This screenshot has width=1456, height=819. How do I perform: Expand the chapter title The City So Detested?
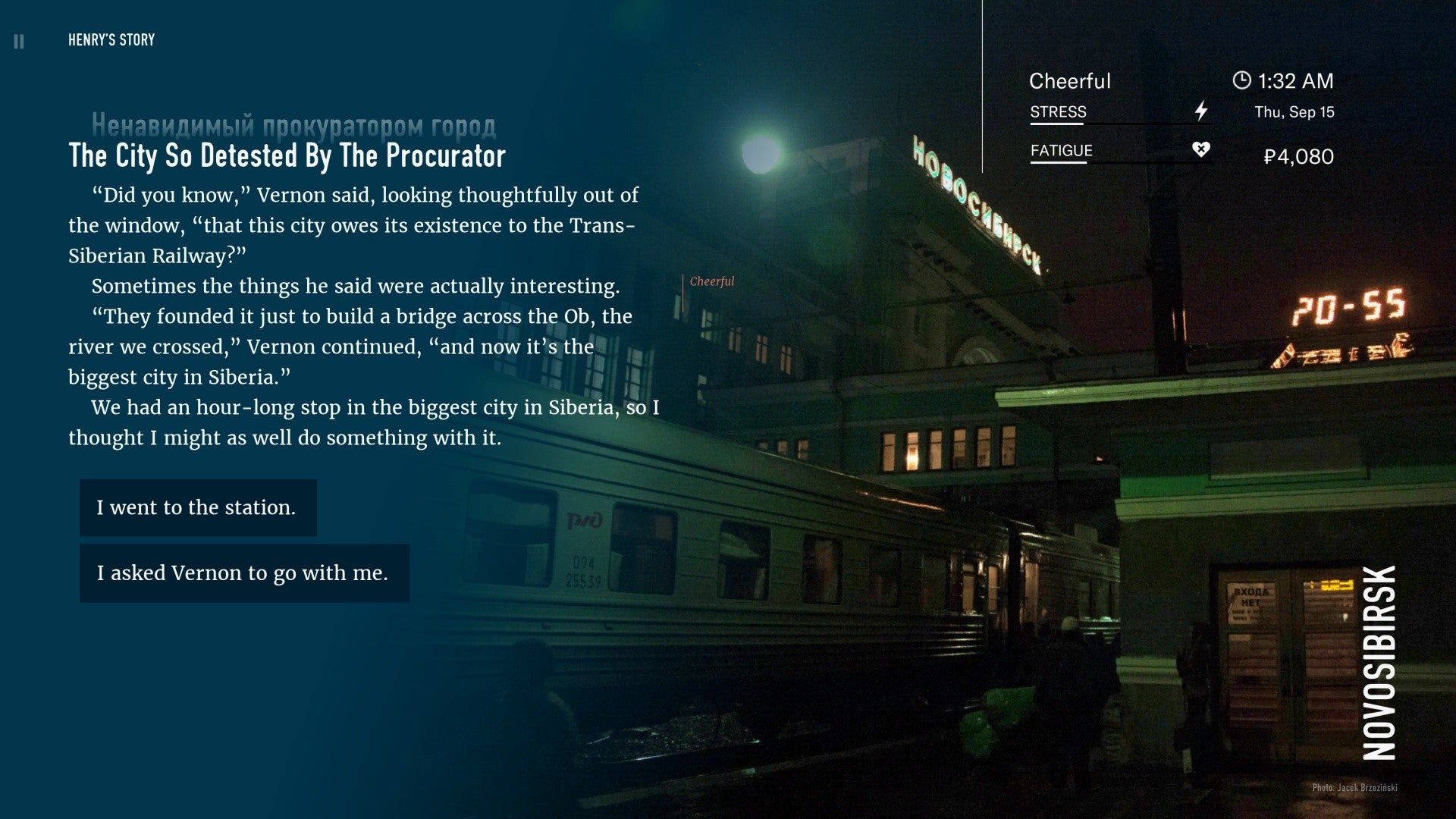(287, 157)
